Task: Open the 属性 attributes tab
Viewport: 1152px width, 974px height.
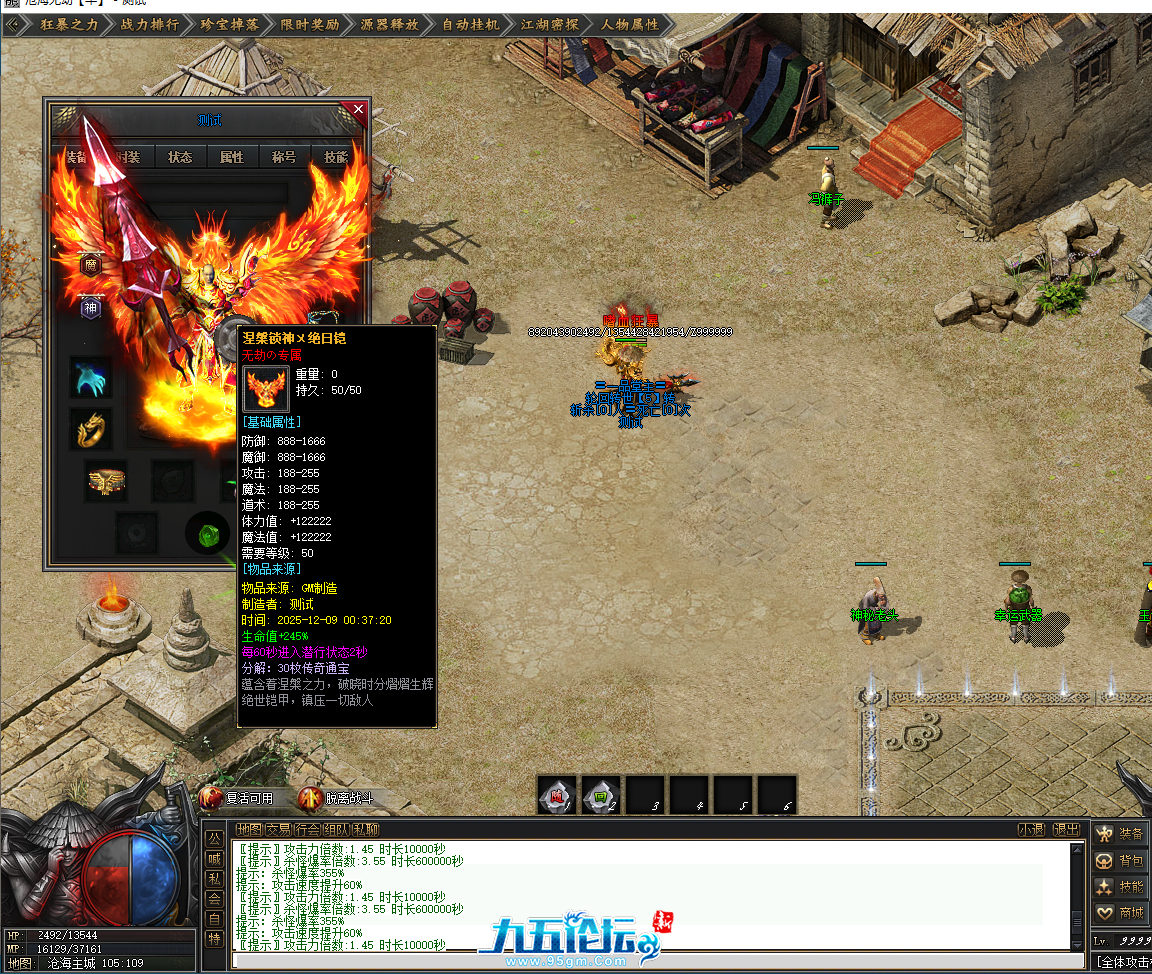Action: [x=232, y=157]
